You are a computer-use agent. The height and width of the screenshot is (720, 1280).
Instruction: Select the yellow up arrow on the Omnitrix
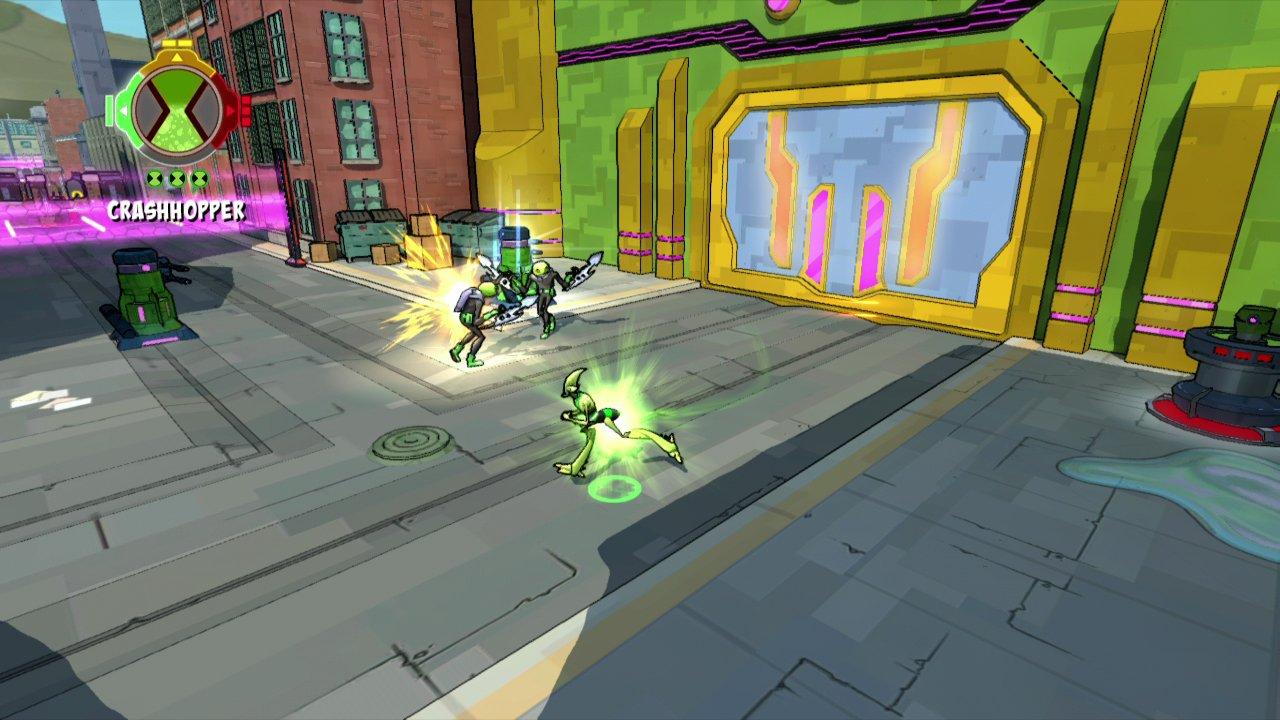pyautogui.click(x=176, y=57)
